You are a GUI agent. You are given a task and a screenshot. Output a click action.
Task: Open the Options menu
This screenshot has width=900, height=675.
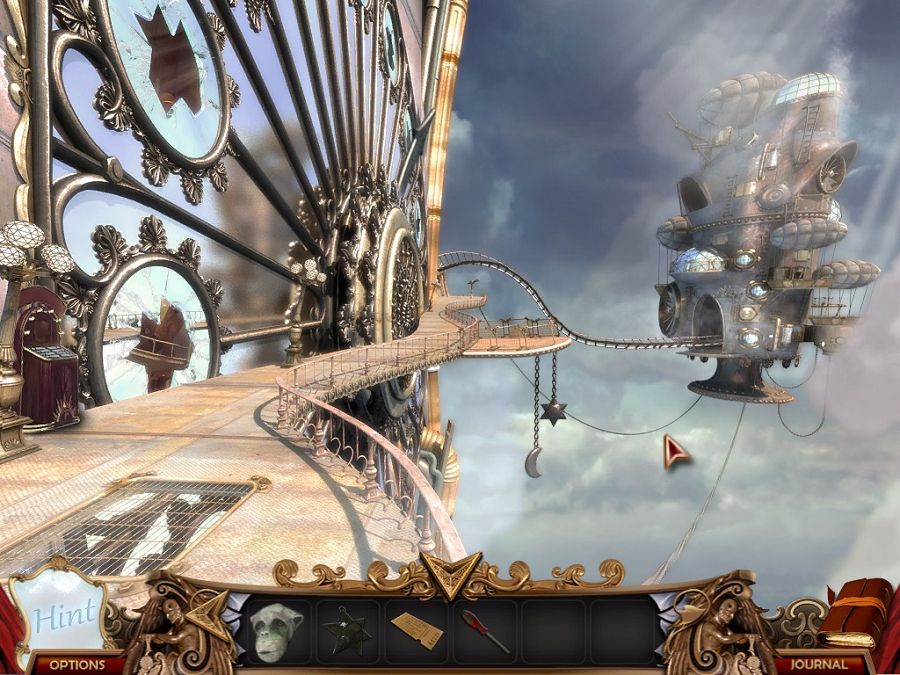pos(77,664)
